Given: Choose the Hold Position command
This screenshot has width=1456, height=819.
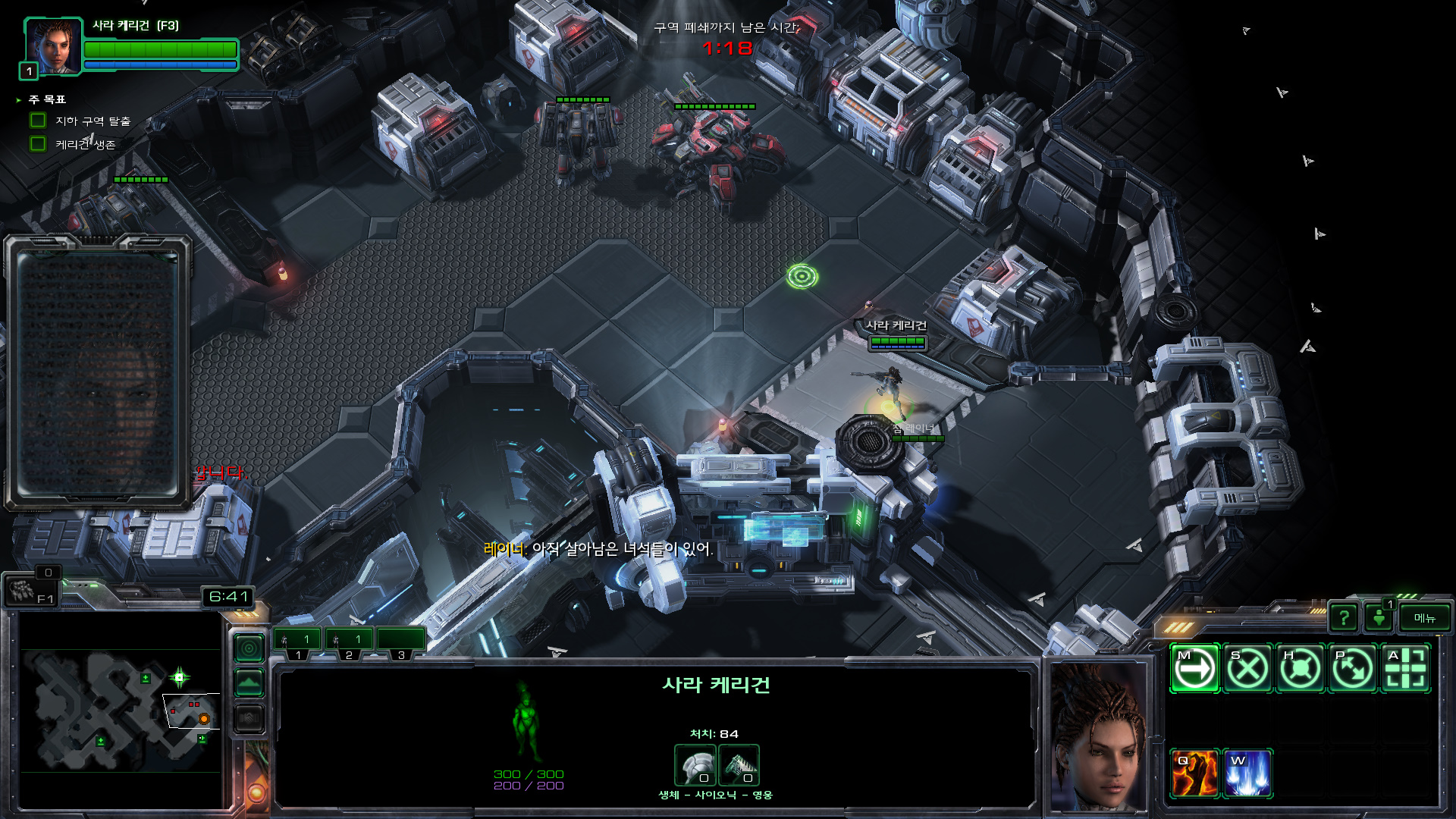Looking at the screenshot, I should (1301, 669).
